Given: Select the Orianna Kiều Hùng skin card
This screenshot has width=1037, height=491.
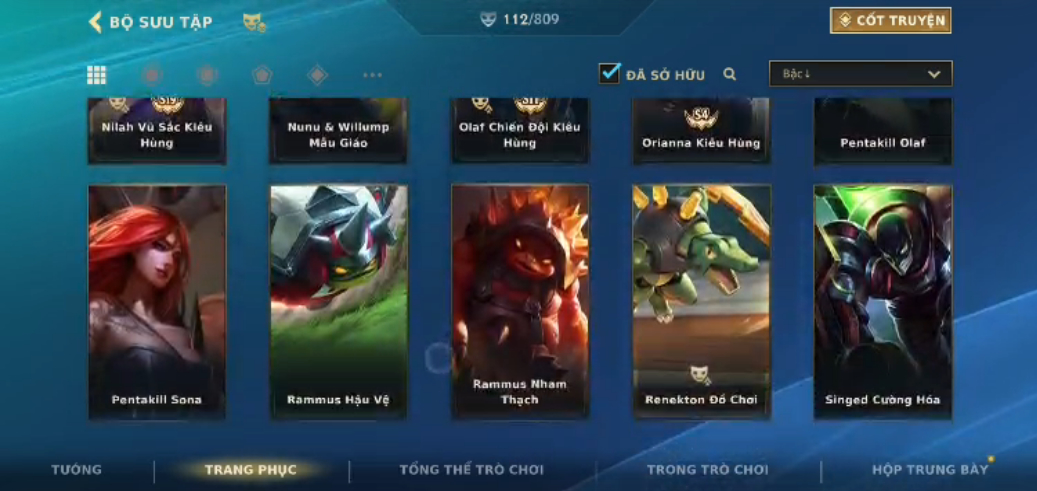Looking at the screenshot, I should (701, 132).
